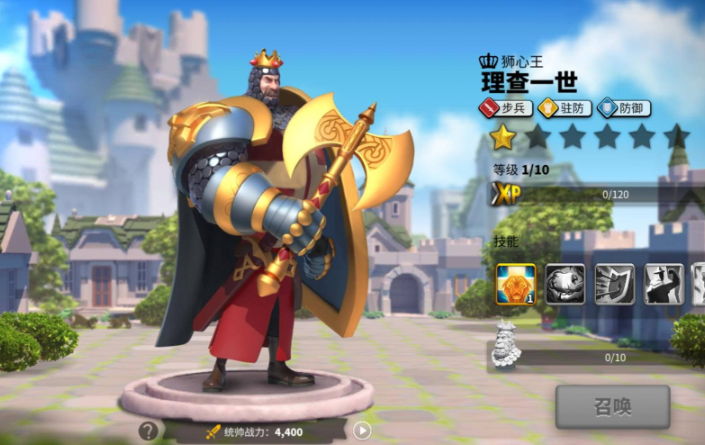The image size is (705, 445).
Task: Open the question mark help button
Action: point(148,431)
